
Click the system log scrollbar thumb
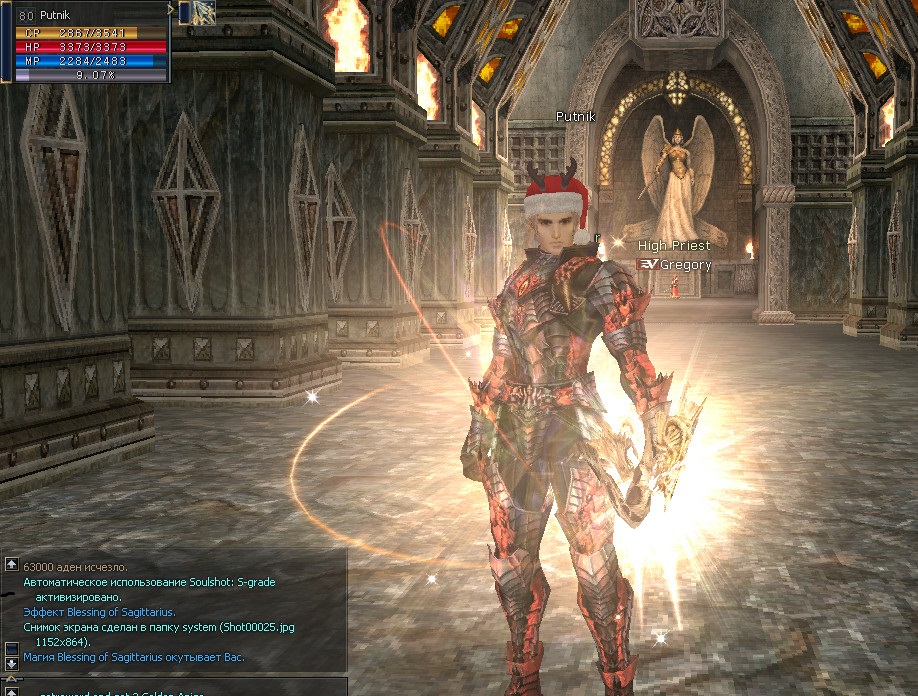[x=11, y=648]
